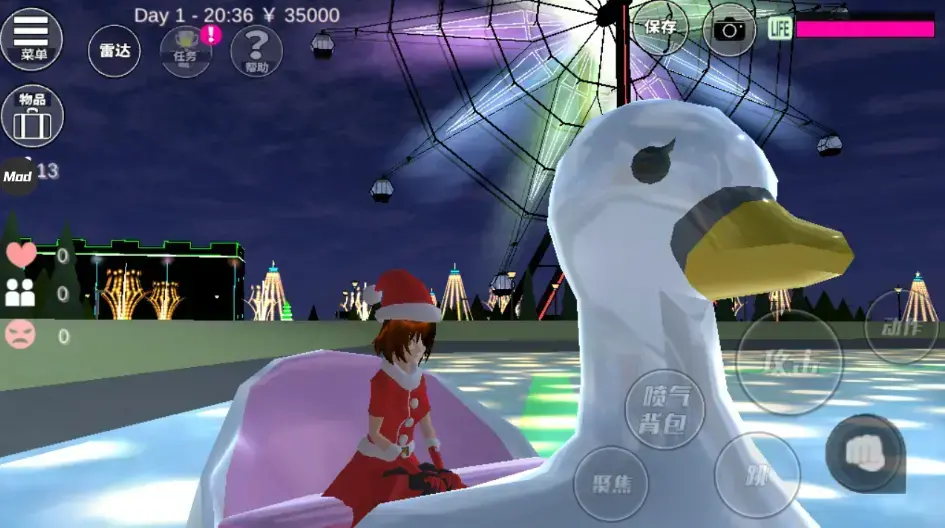Activate the 动作 action button
The image size is (945, 528).
pos(900,326)
